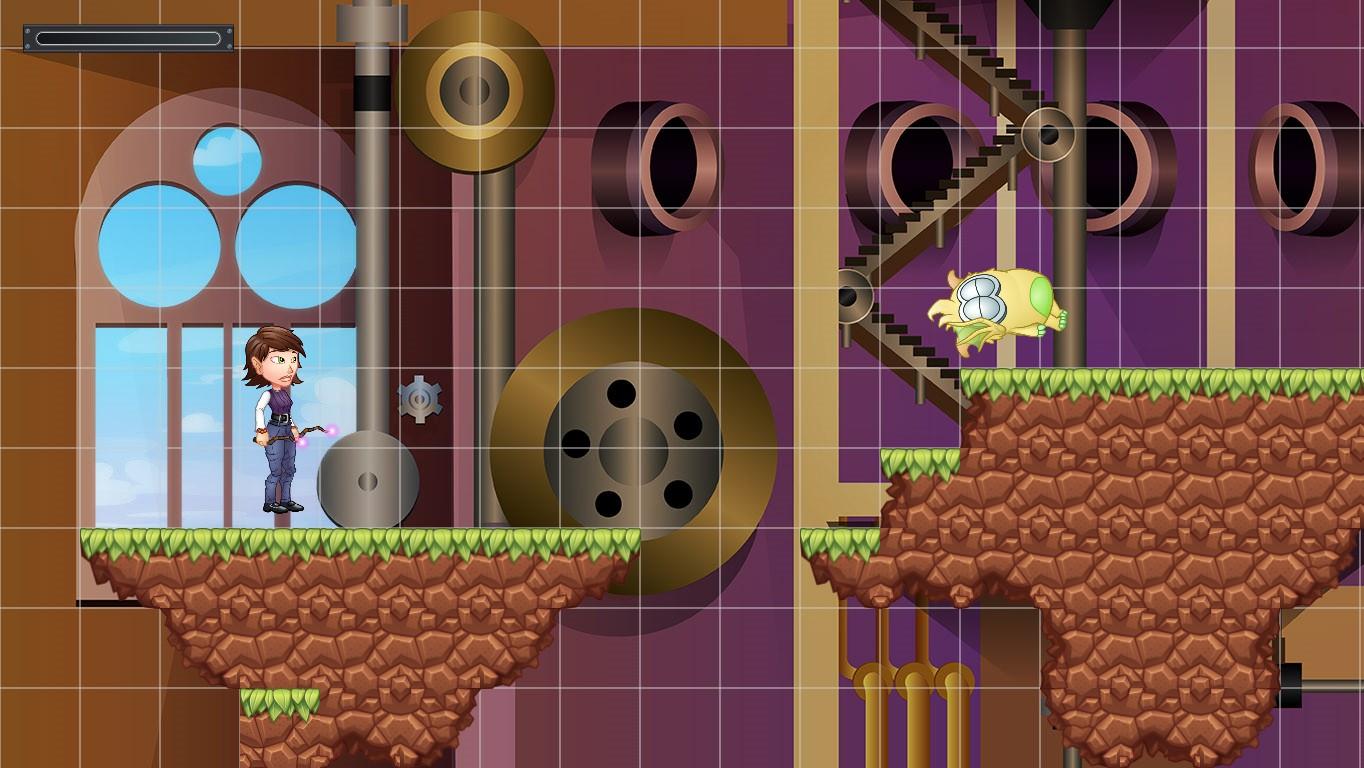Image resolution: width=1364 pixels, height=768 pixels.
Task: Click the small gray gear icon
Action: [x=422, y=400]
